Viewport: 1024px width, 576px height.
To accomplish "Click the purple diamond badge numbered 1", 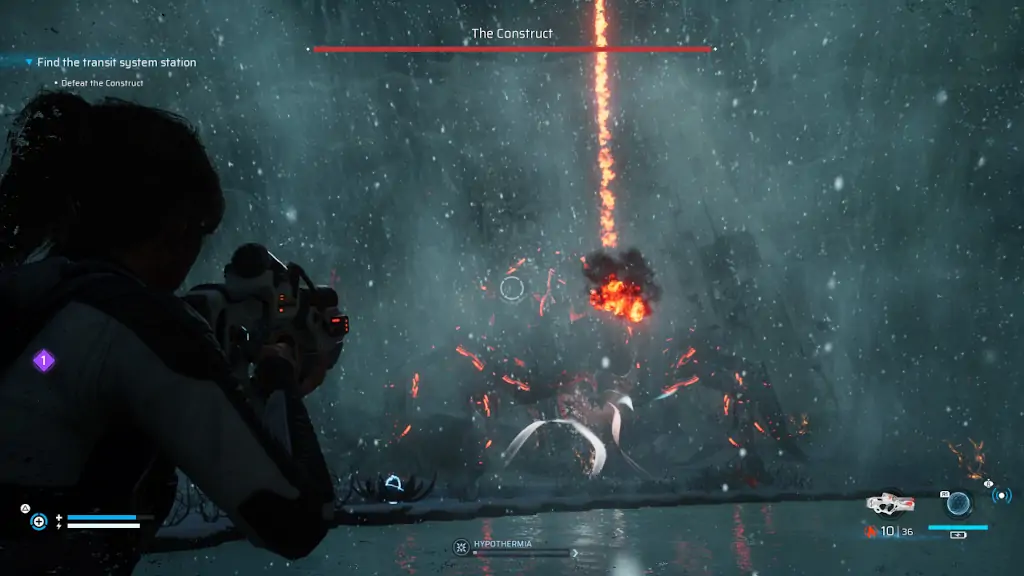I will coord(44,360).
